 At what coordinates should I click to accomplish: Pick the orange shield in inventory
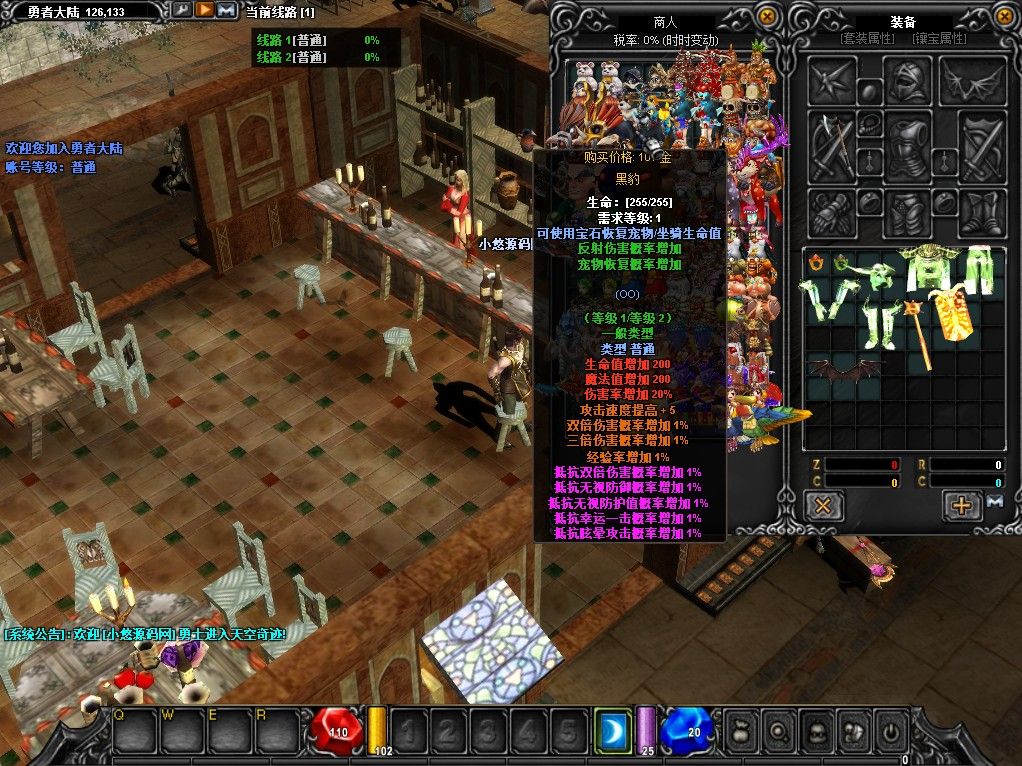955,314
